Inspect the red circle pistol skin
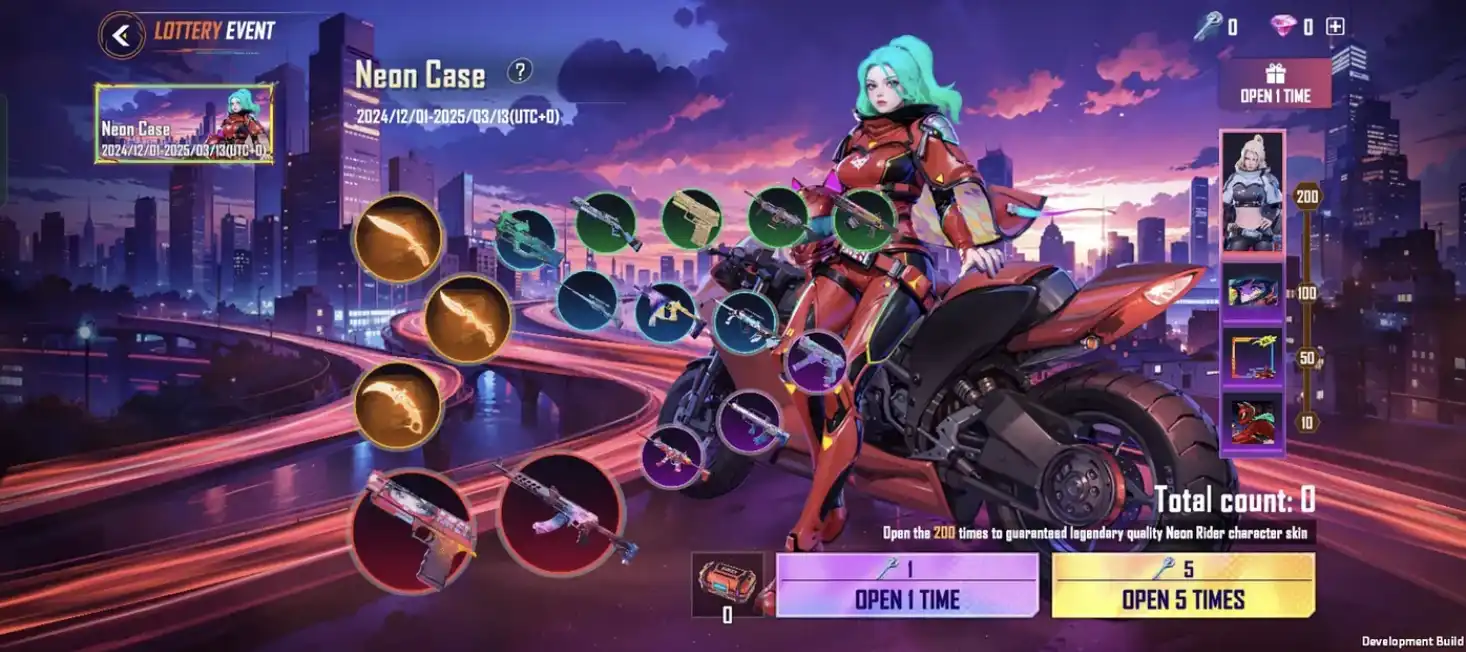 412,529
